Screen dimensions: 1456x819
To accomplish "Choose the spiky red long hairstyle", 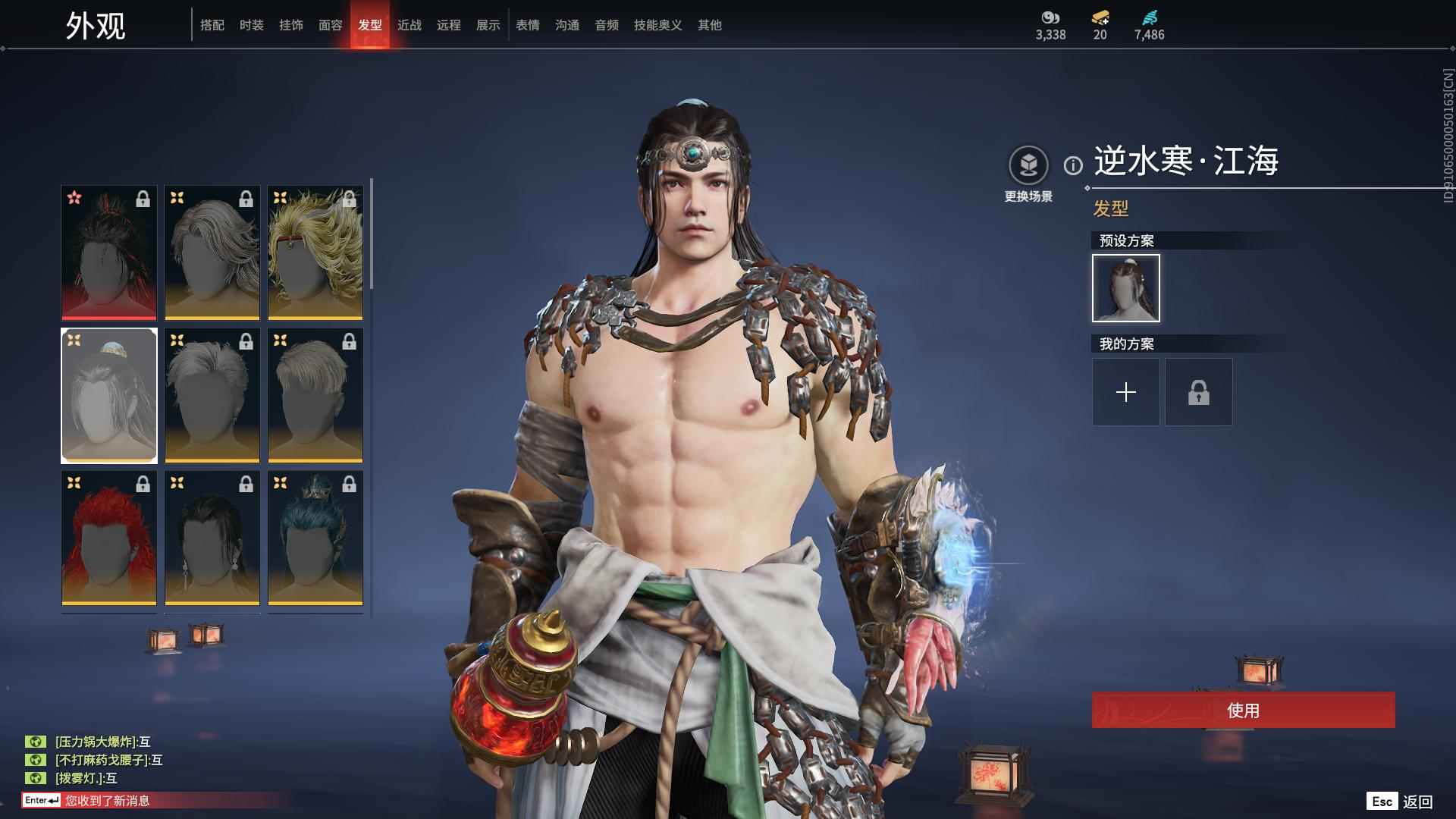I will [x=108, y=538].
